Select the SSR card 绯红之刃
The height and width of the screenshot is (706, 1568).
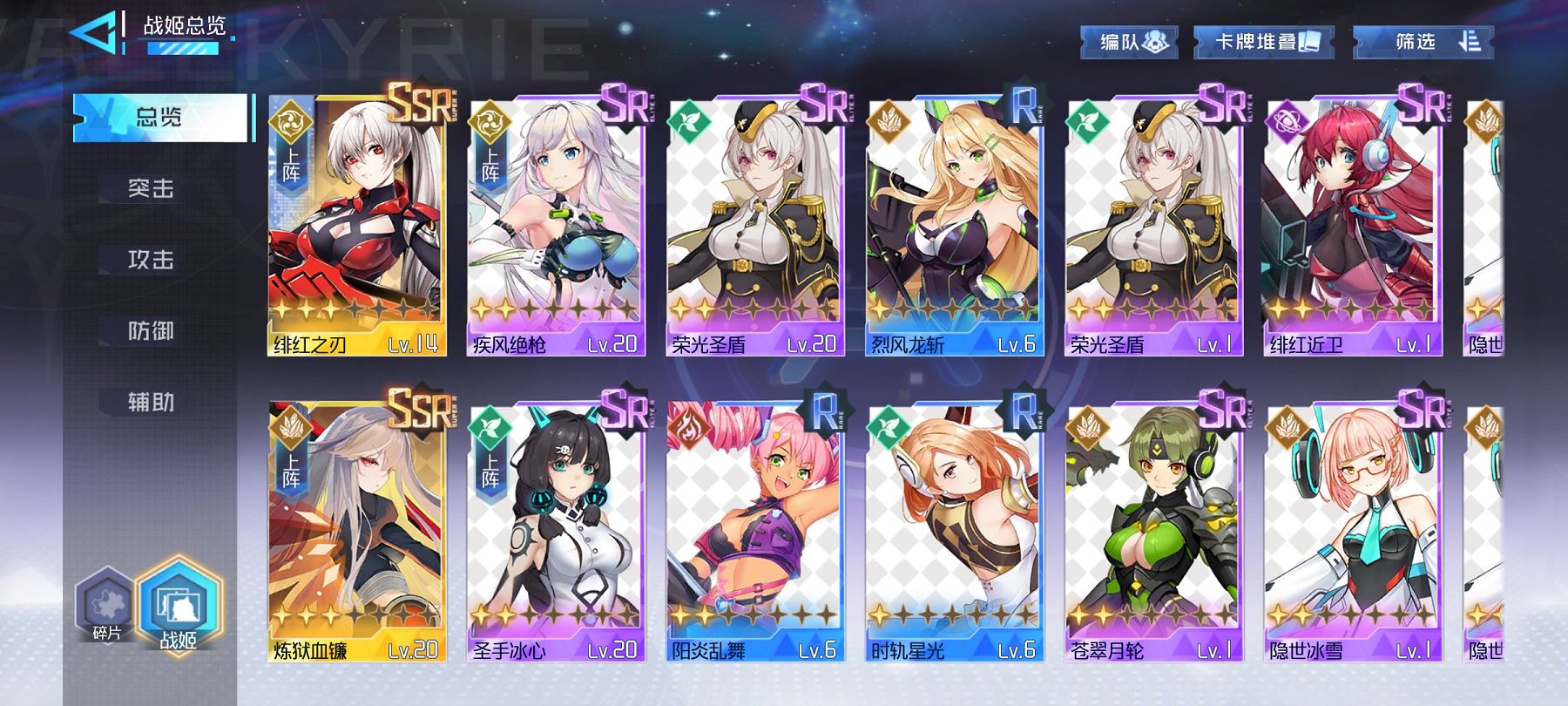pyautogui.click(x=357, y=227)
